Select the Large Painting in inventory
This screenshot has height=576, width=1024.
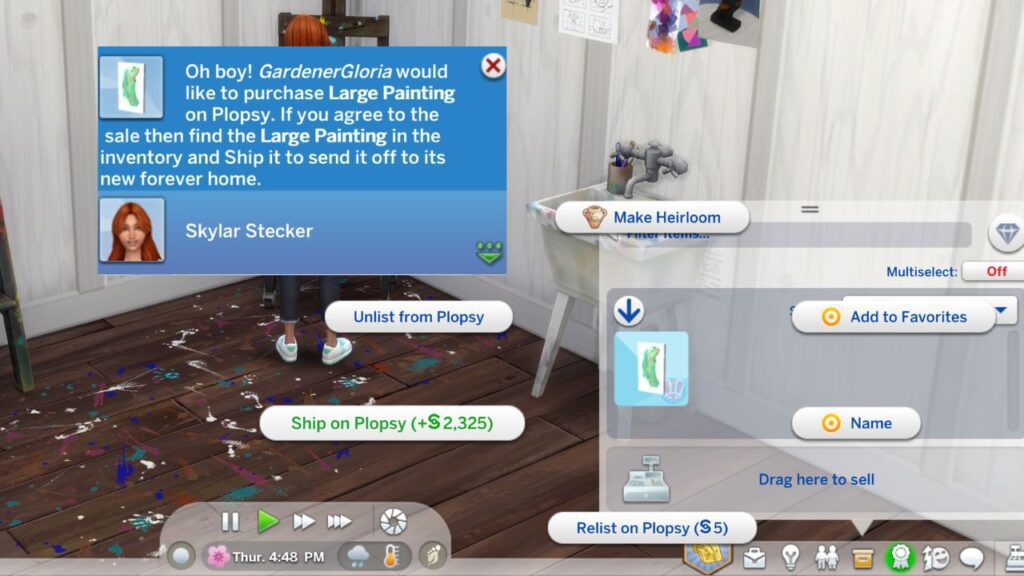tap(651, 368)
